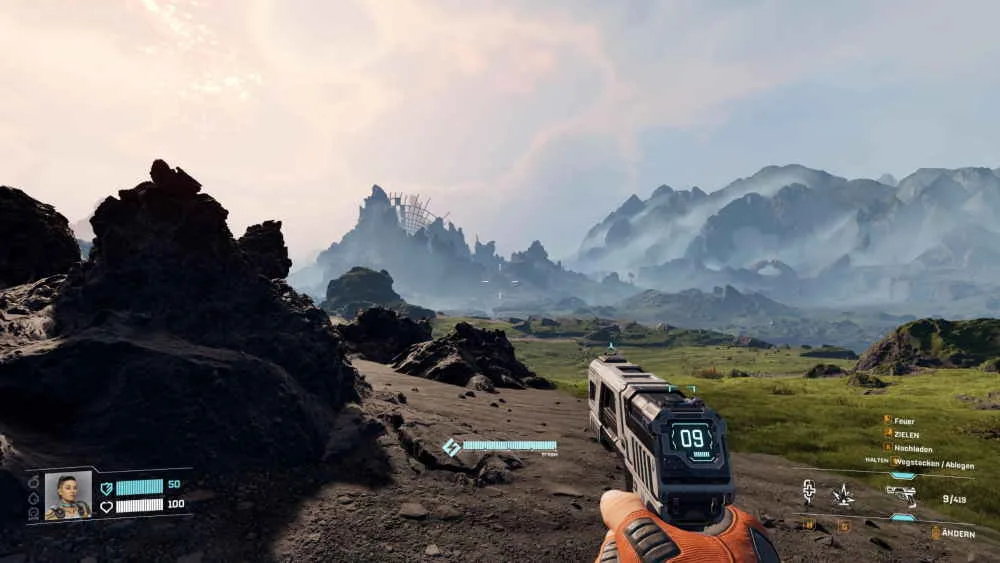Select the equipped pistol weapon icon
Screen dimensions: 1000x563
(x=901, y=494)
